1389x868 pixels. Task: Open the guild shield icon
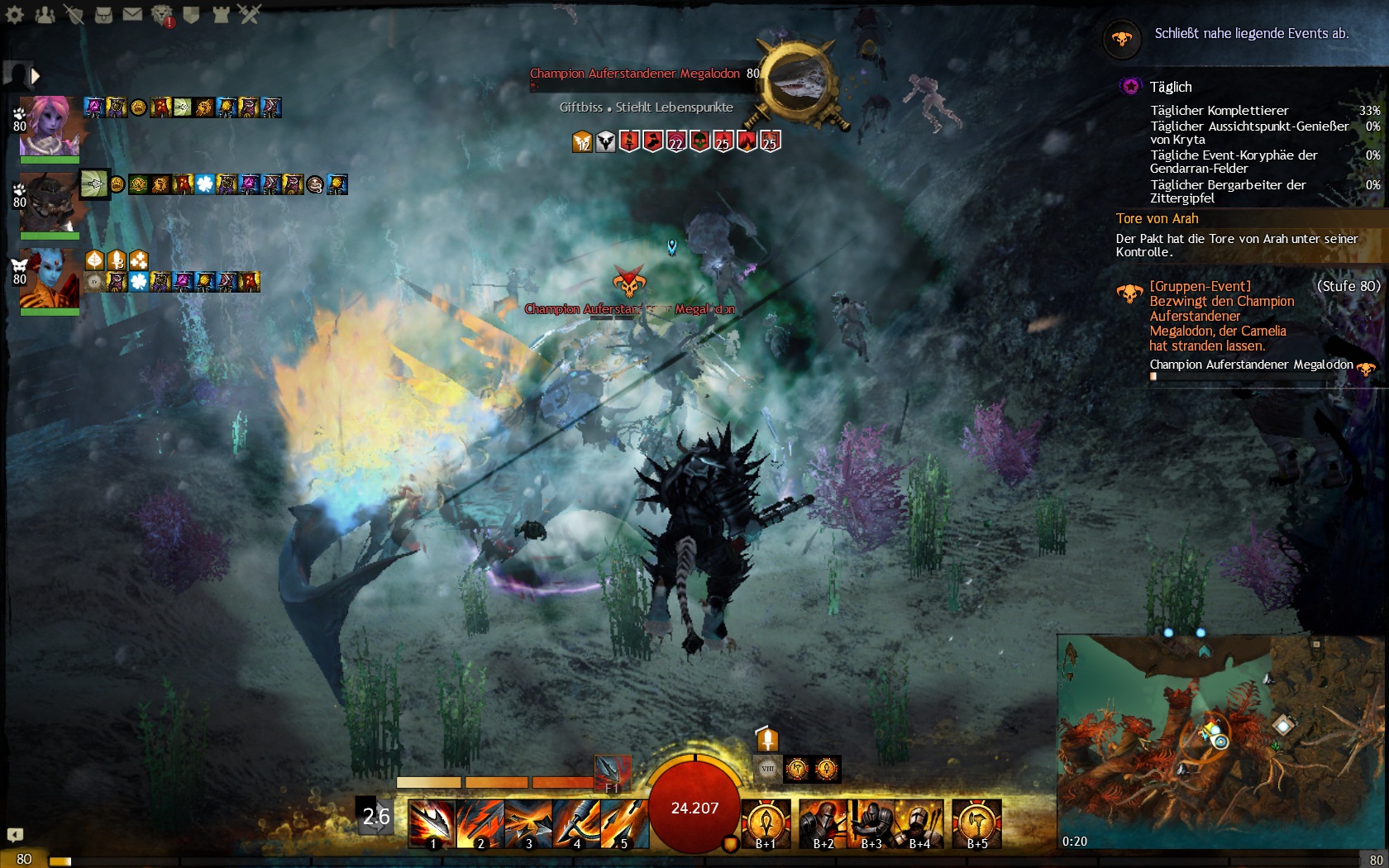click(191, 14)
